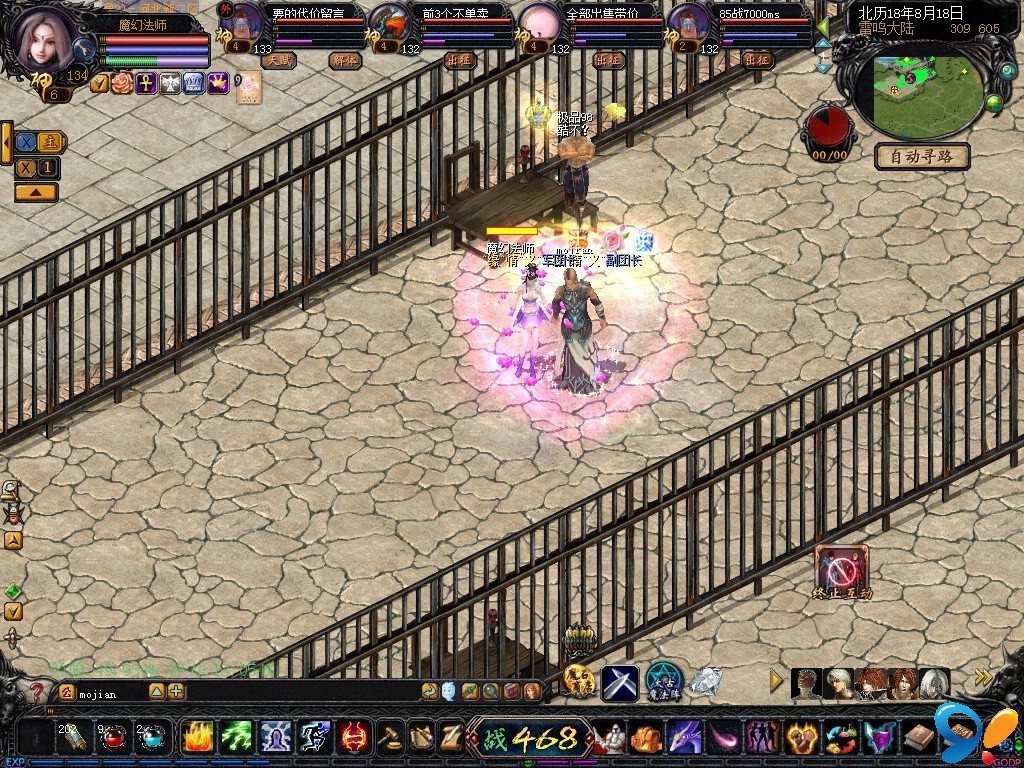
Task: Select the 85战7000ms pet portrait
Action: pos(688,24)
